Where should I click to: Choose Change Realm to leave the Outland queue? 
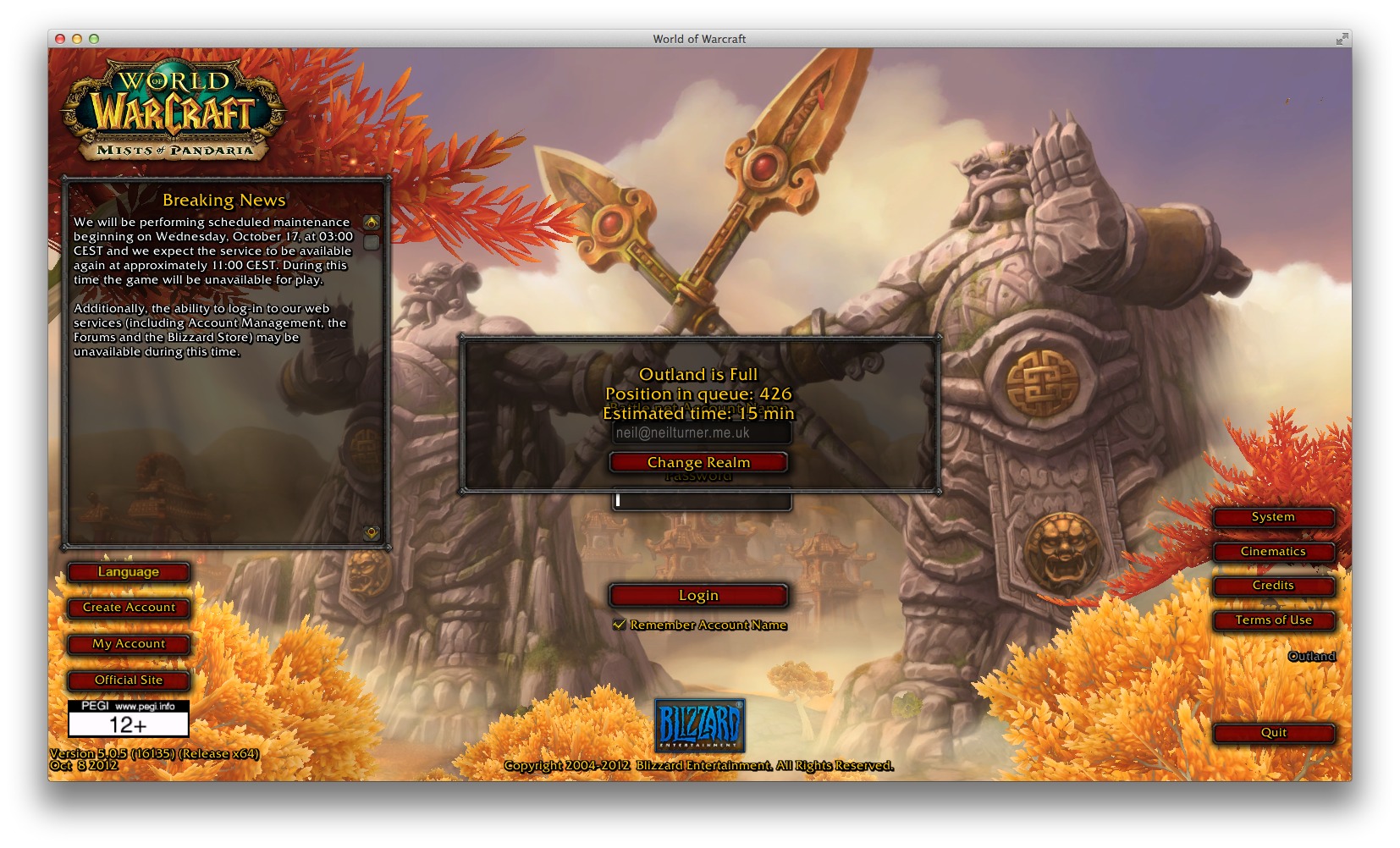[698, 462]
